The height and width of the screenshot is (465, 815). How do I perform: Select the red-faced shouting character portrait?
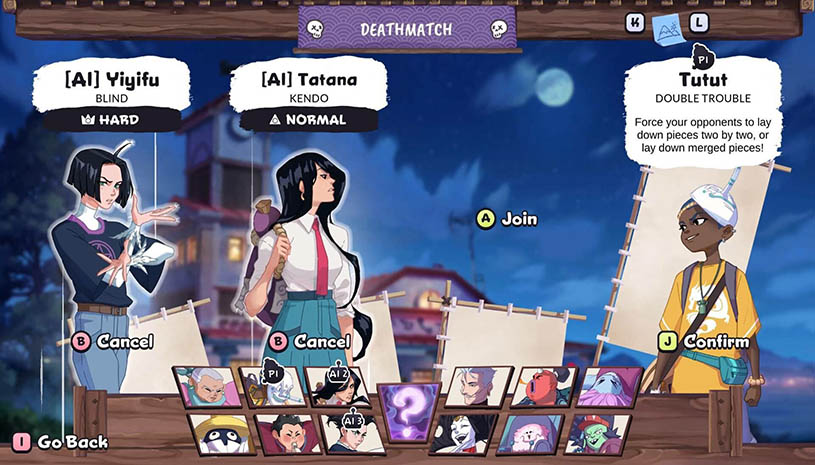click(541, 387)
